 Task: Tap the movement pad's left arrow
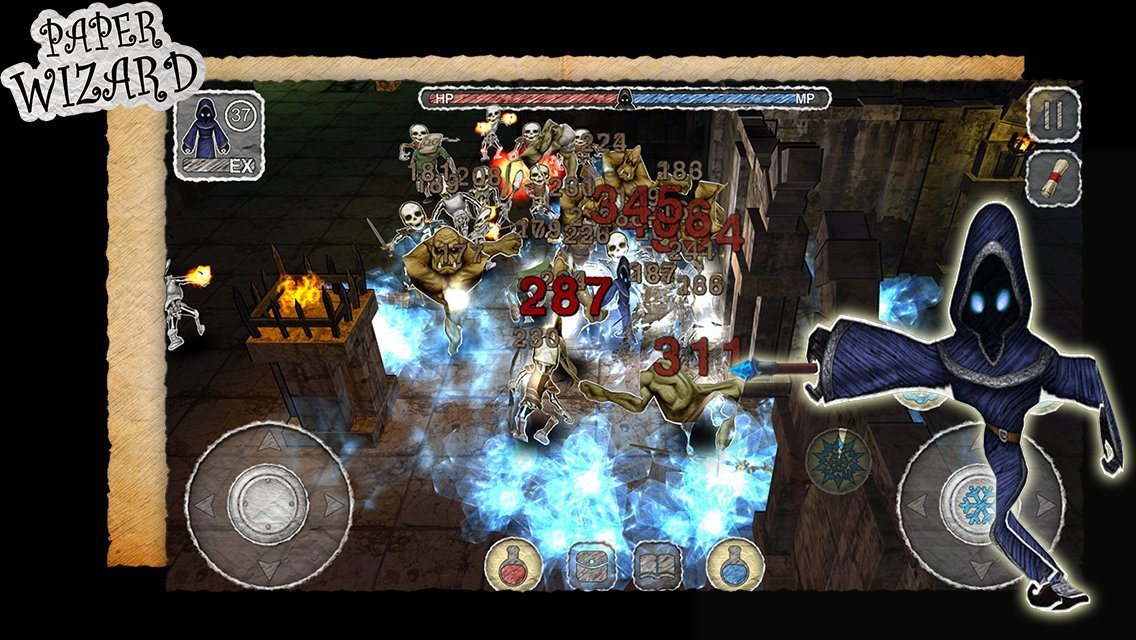204,504
